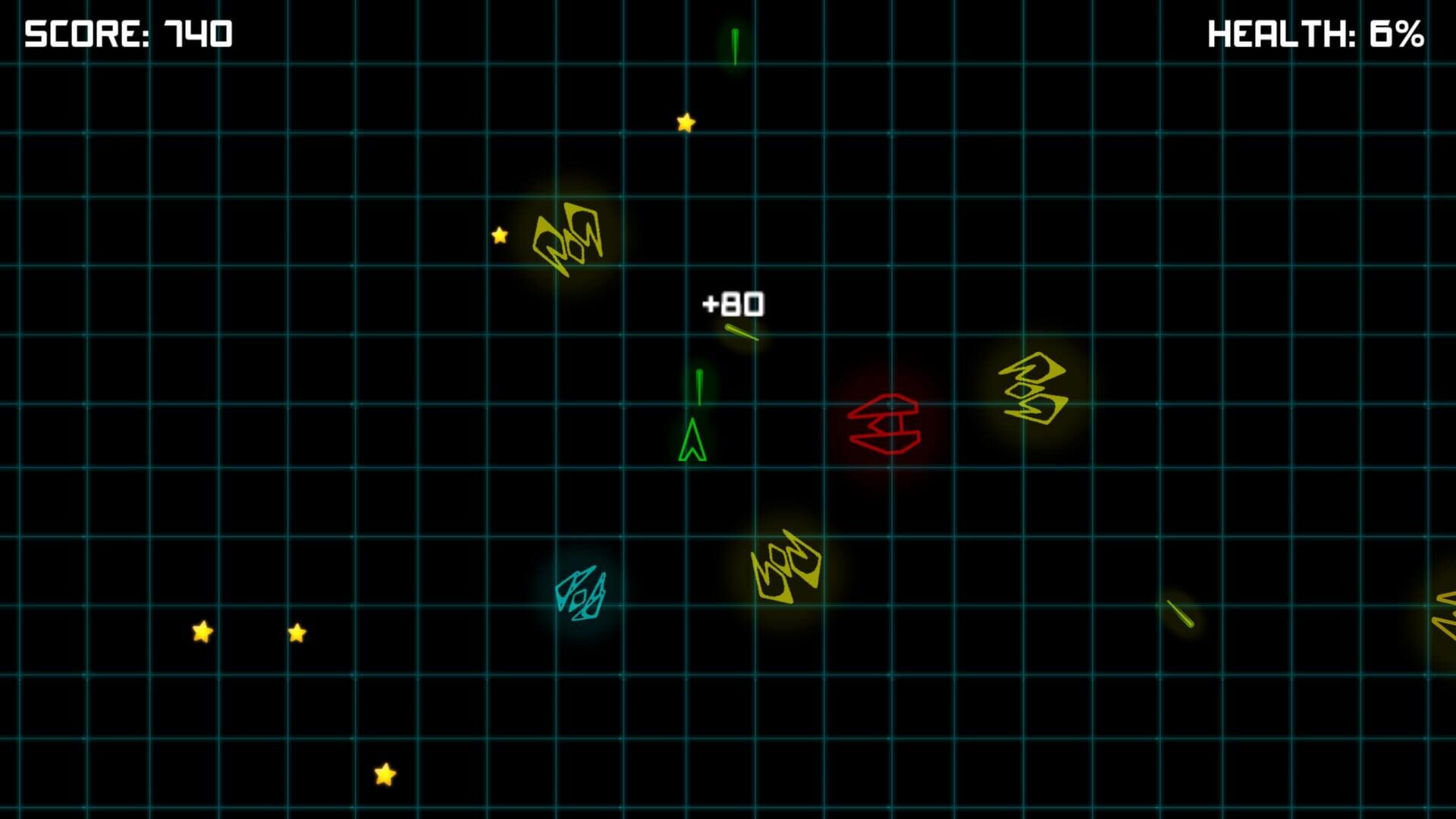Viewport: 1456px width, 819px height.
Task: Collect the star at the bottom of screen
Action: 385,775
